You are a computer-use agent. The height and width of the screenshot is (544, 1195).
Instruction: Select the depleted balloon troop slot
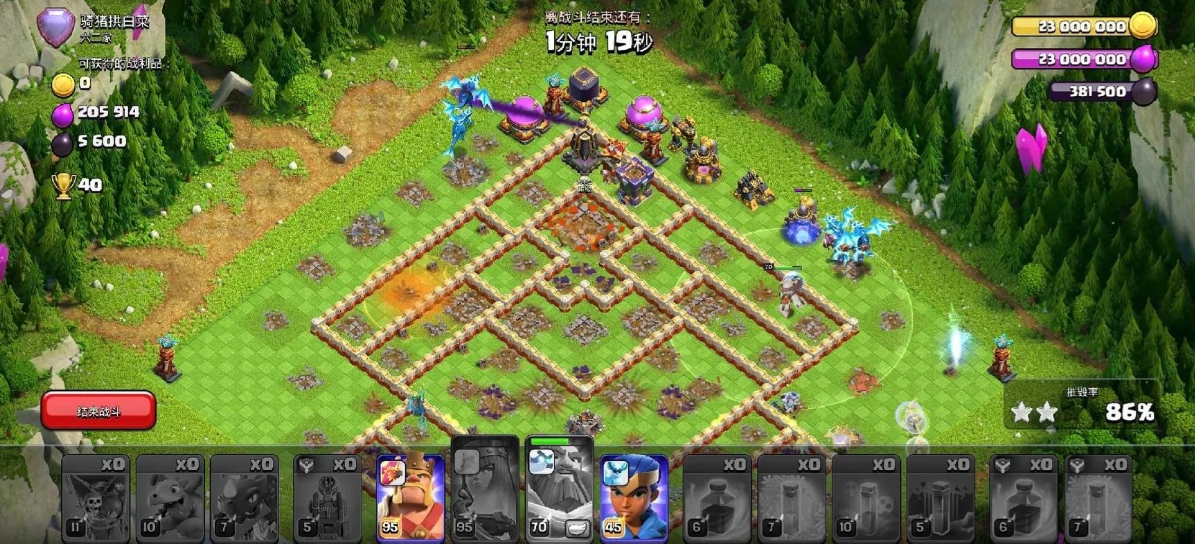pyautogui.click(x=96, y=497)
